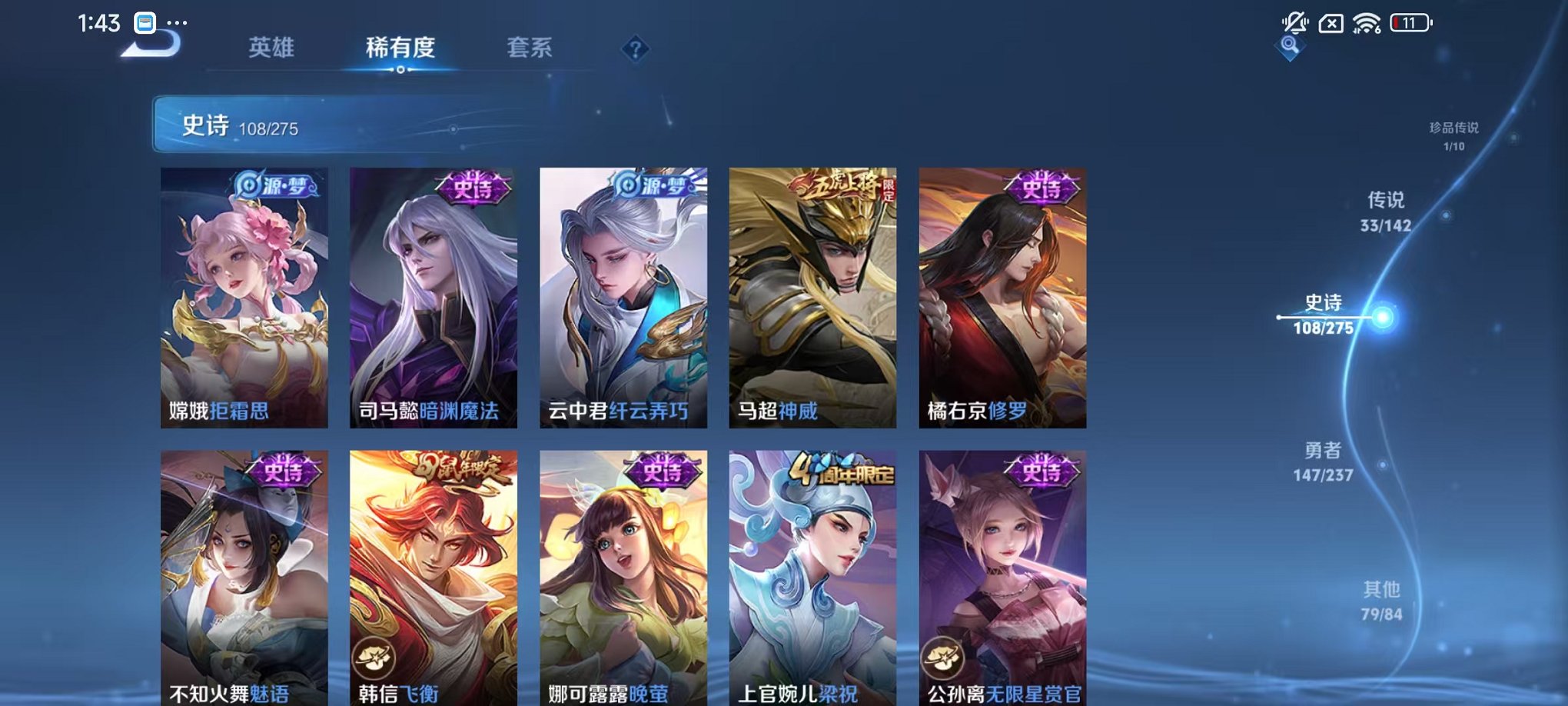The image size is (1568, 706).
Task: Click the help question mark icon beside tabs
Action: click(635, 49)
